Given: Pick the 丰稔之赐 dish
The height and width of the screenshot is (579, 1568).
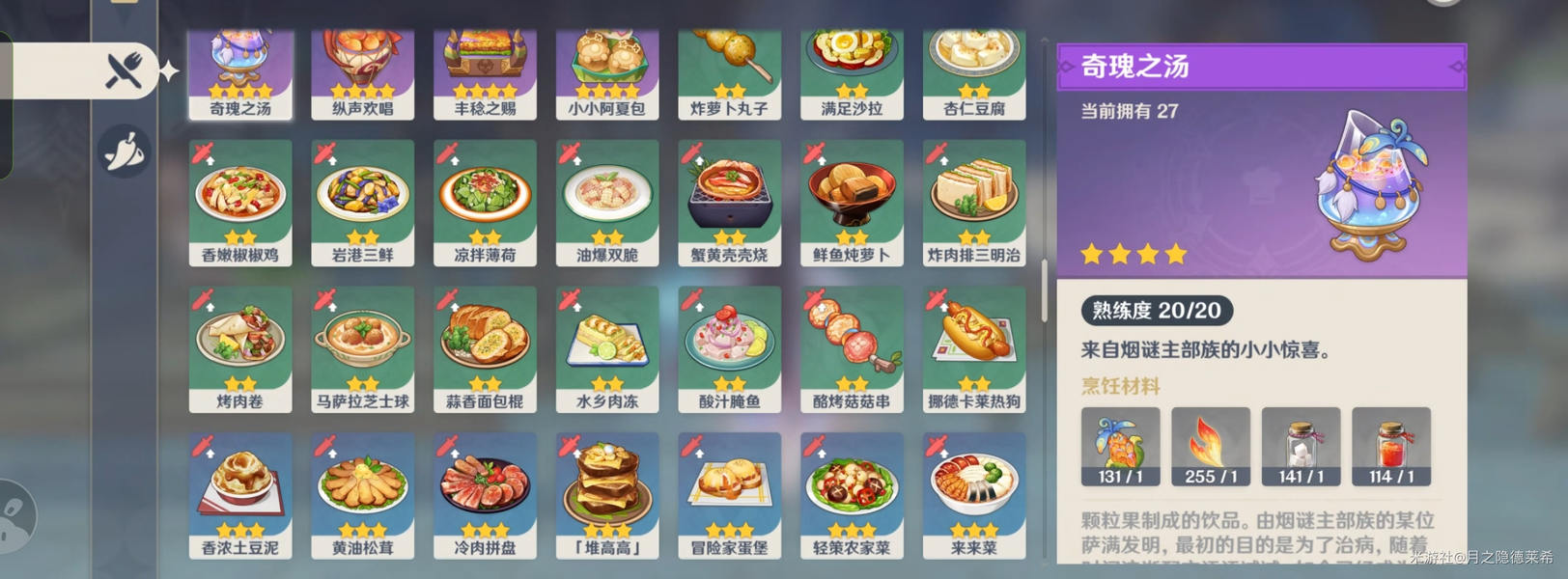Looking at the screenshot, I should click(485, 74).
